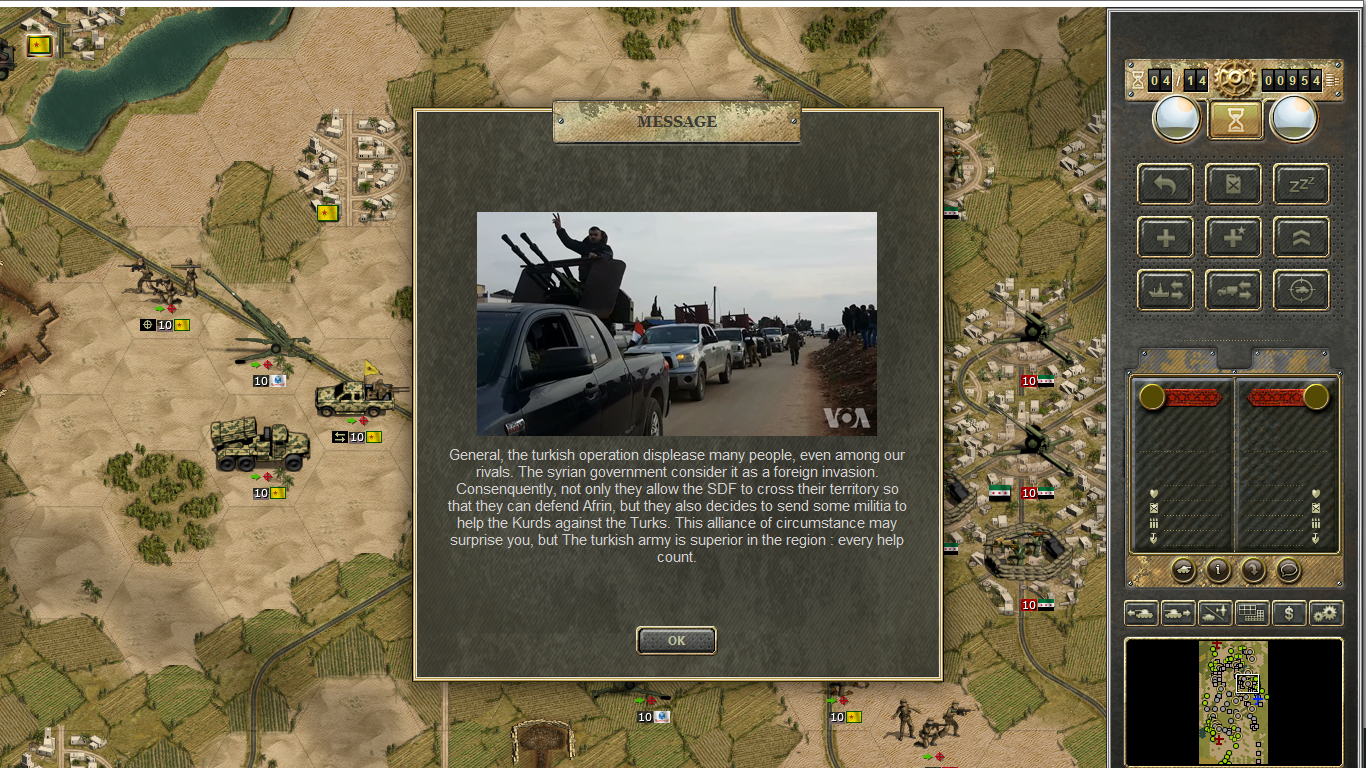Screen dimensions: 1366x768
Task: Open the speech bubble message log
Action: point(1288,570)
